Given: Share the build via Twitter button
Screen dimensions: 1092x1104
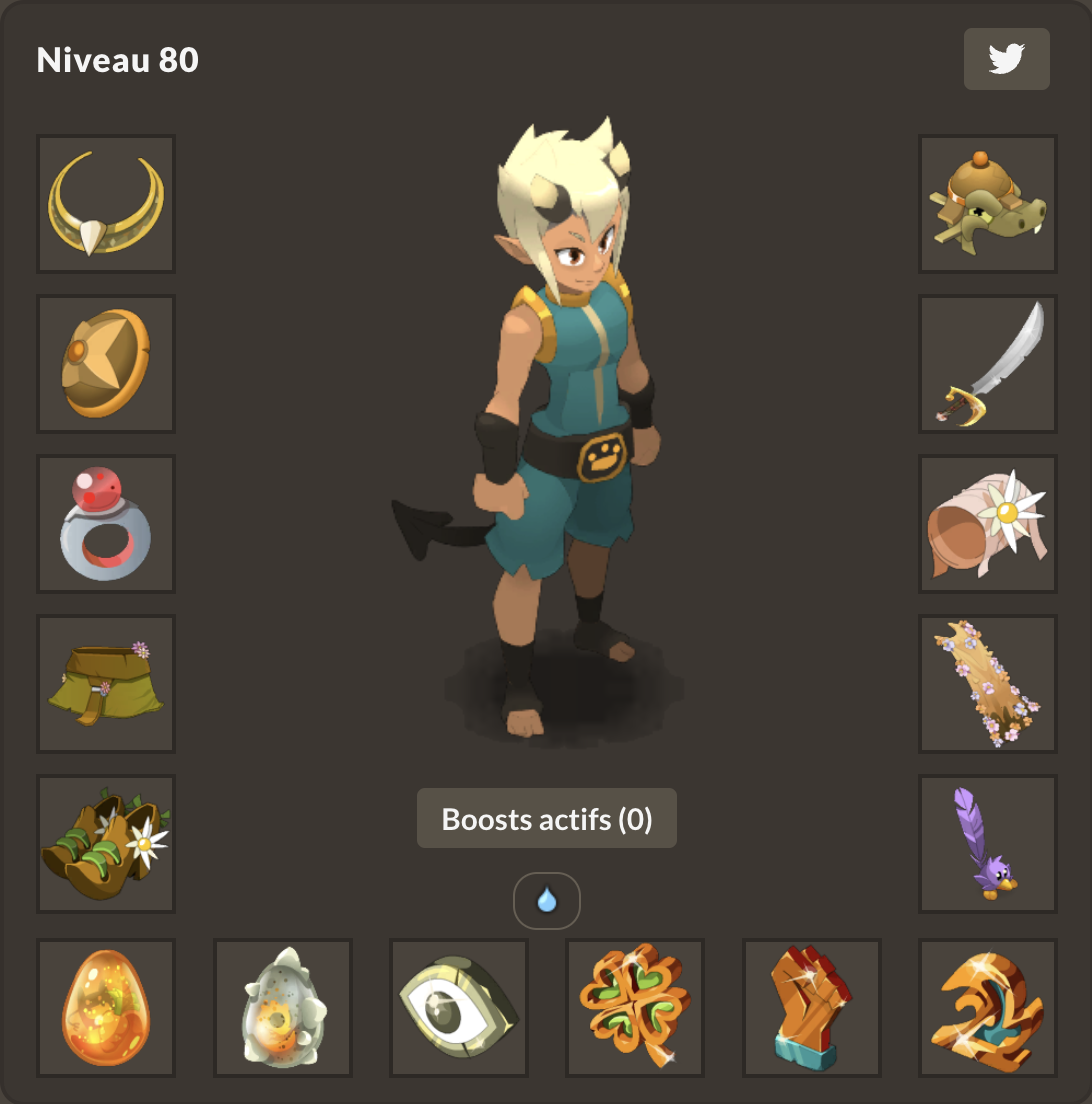Looking at the screenshot, I should [x=1006, y=59].
